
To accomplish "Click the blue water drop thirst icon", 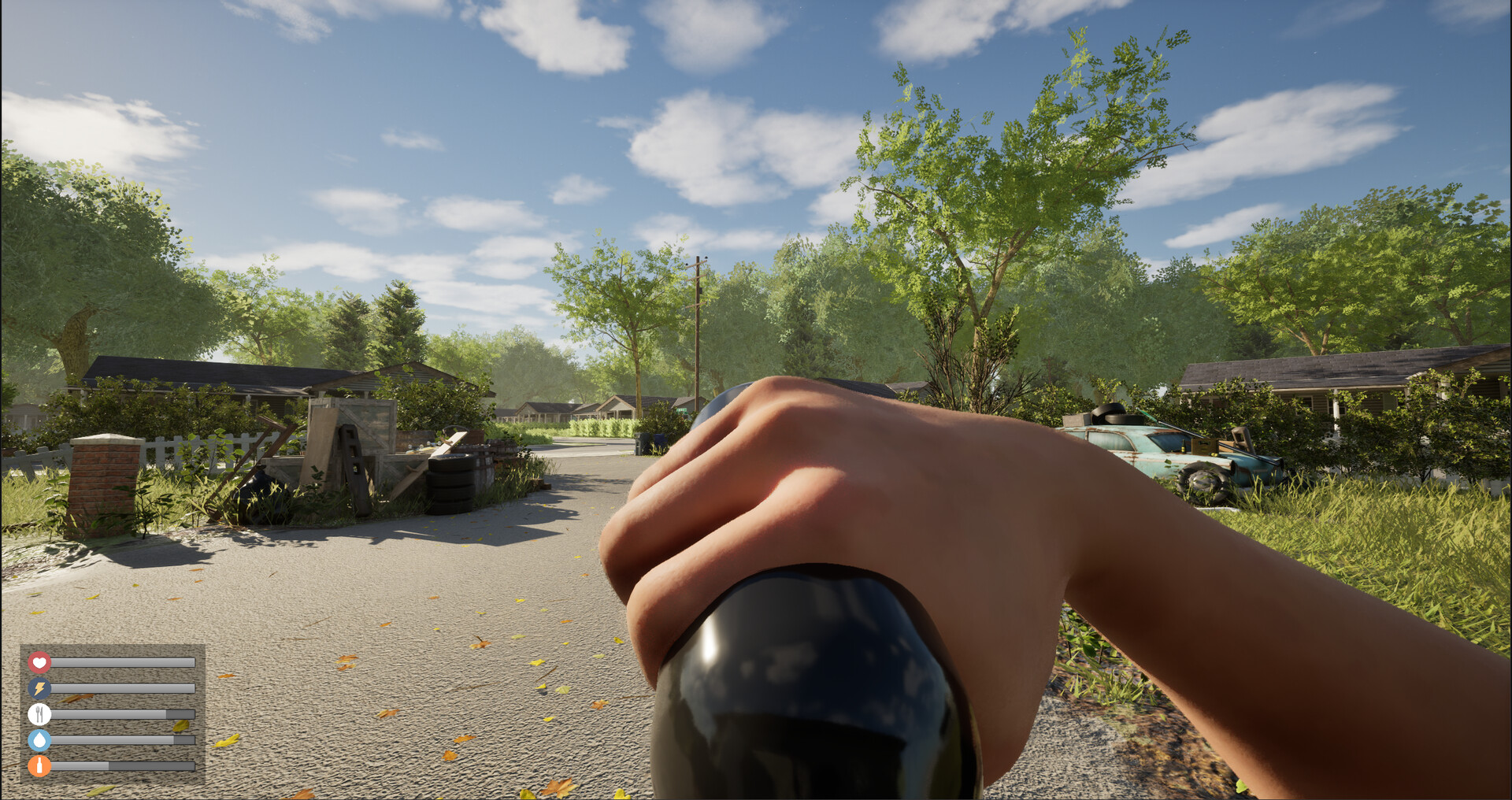I will tap(39, 741).
